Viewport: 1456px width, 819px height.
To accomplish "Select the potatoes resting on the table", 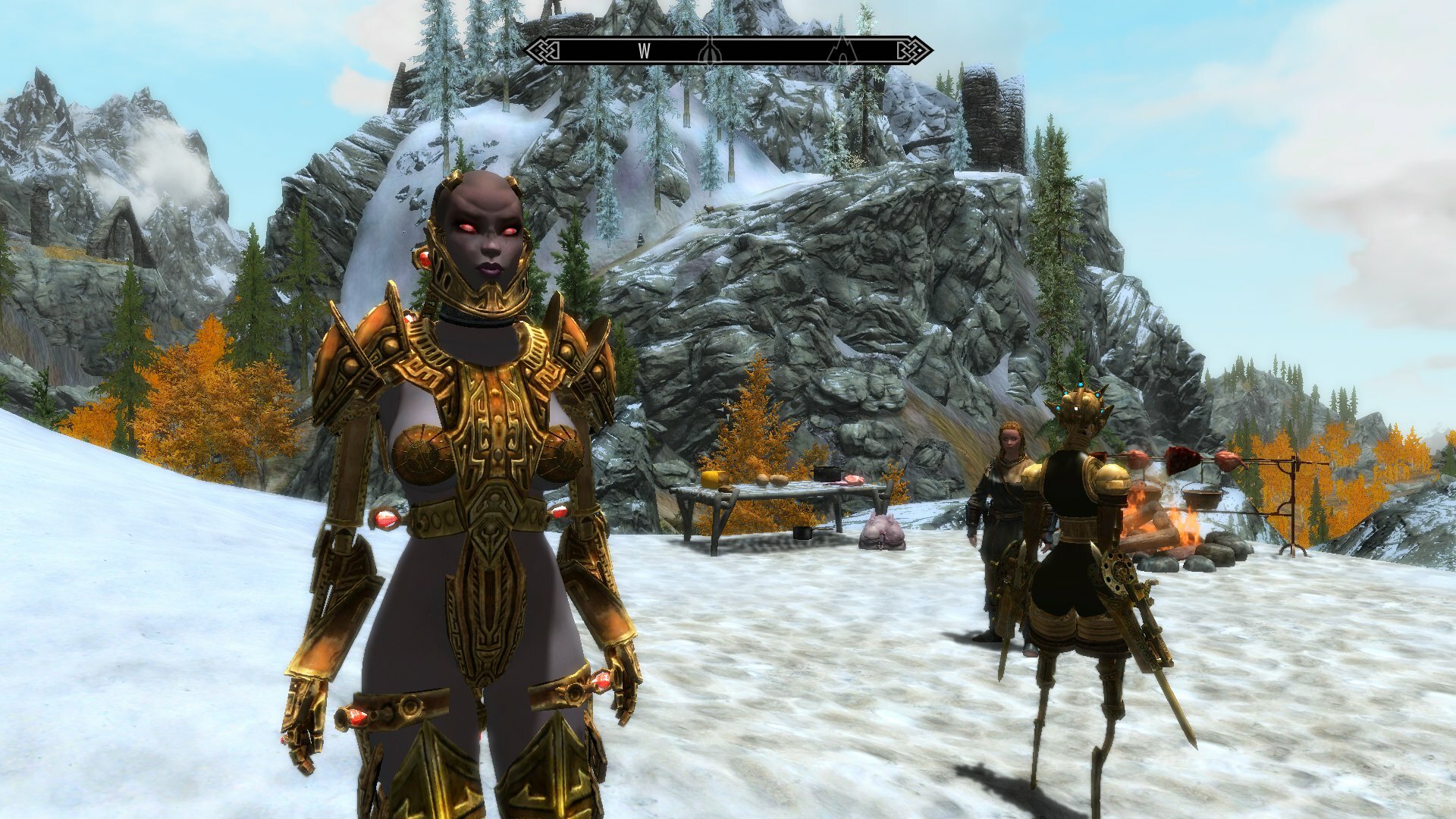I will [x=771, y=481].
